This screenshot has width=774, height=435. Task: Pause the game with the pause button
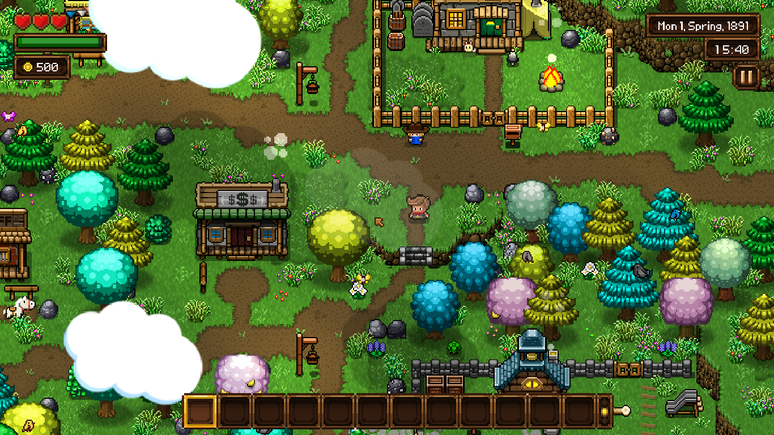[746, 77]
